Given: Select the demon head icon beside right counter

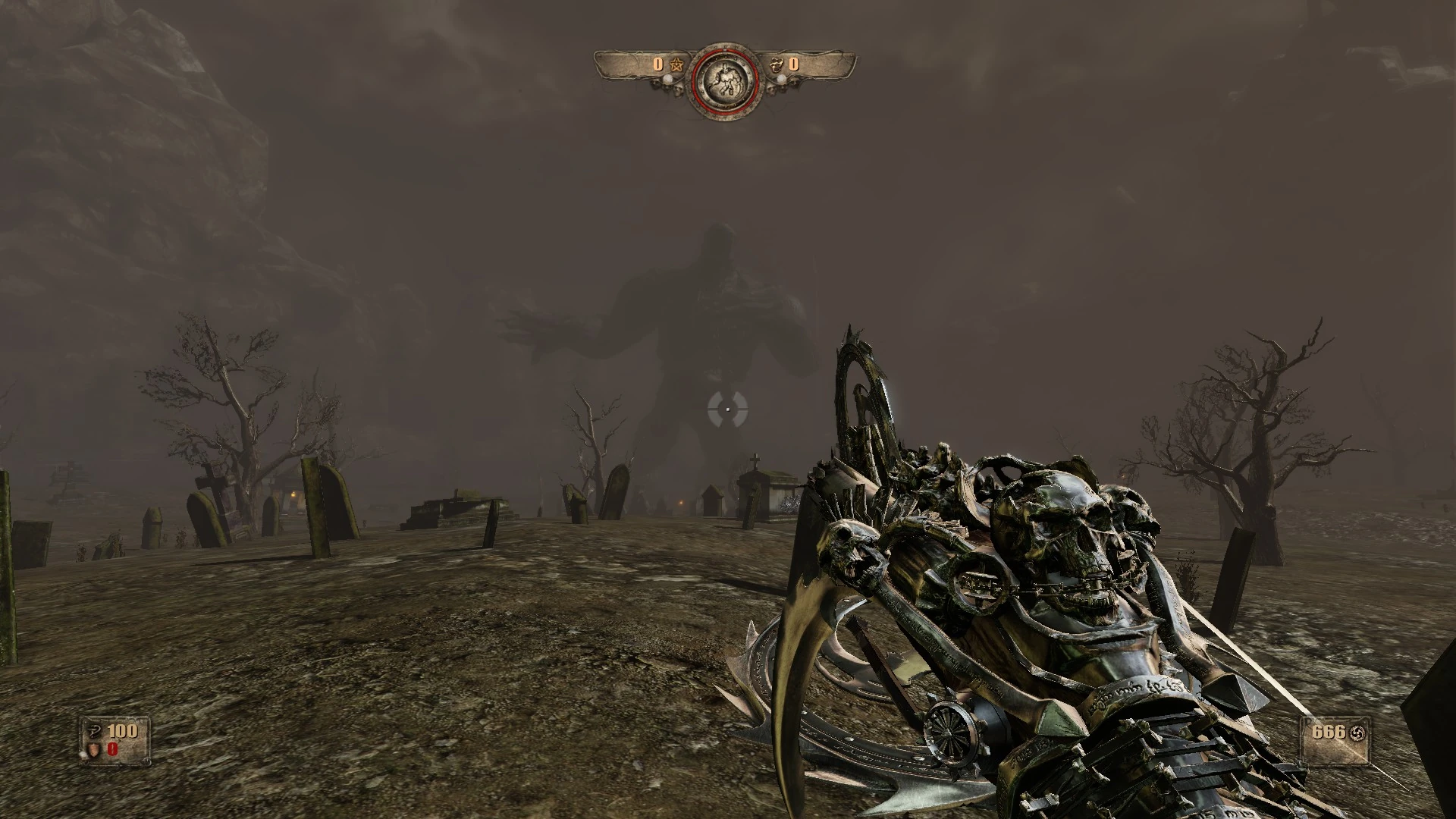Looking at the screenshot, I should coord(777,64).
